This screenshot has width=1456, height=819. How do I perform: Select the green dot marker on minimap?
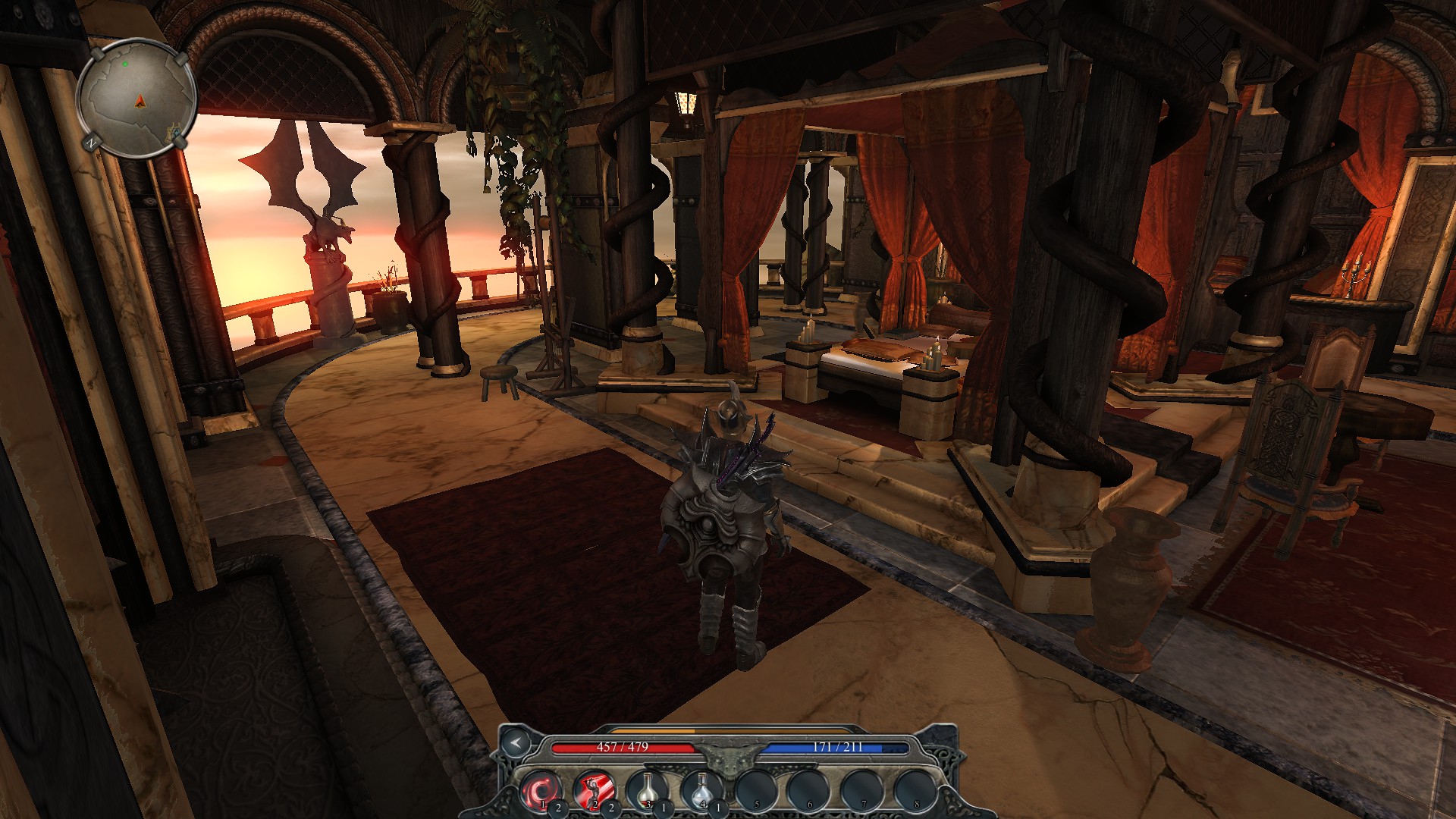(125, 64)
